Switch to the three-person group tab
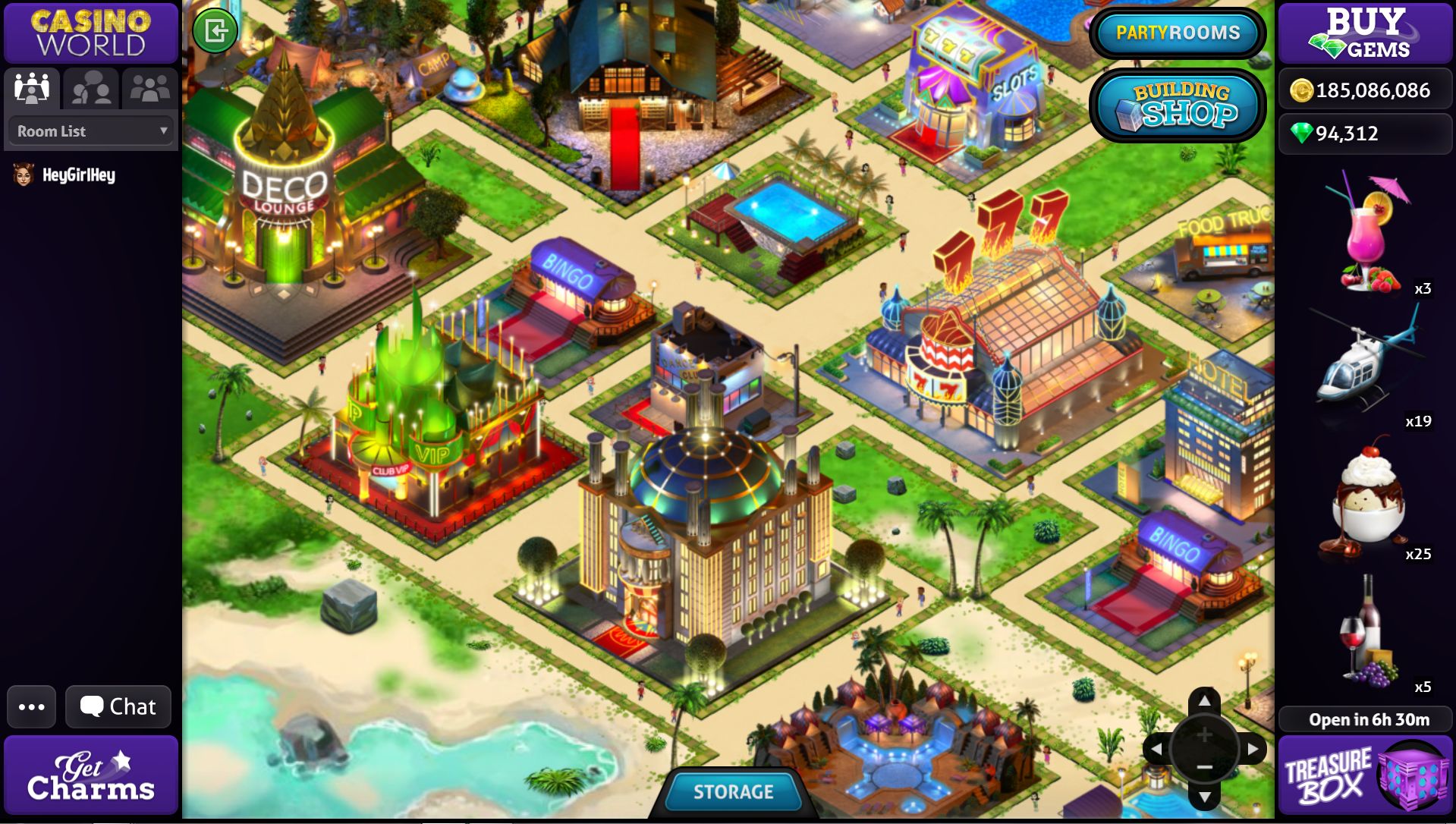The image size is (1456, 824). pyautogui.click(x=149, y=89)
